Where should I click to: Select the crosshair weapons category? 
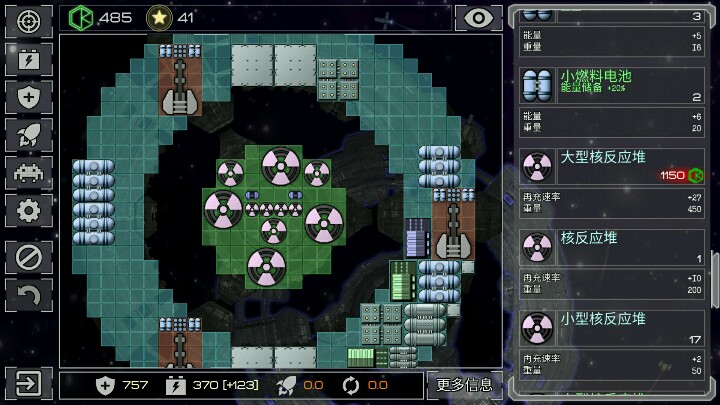tap(29, 20)
